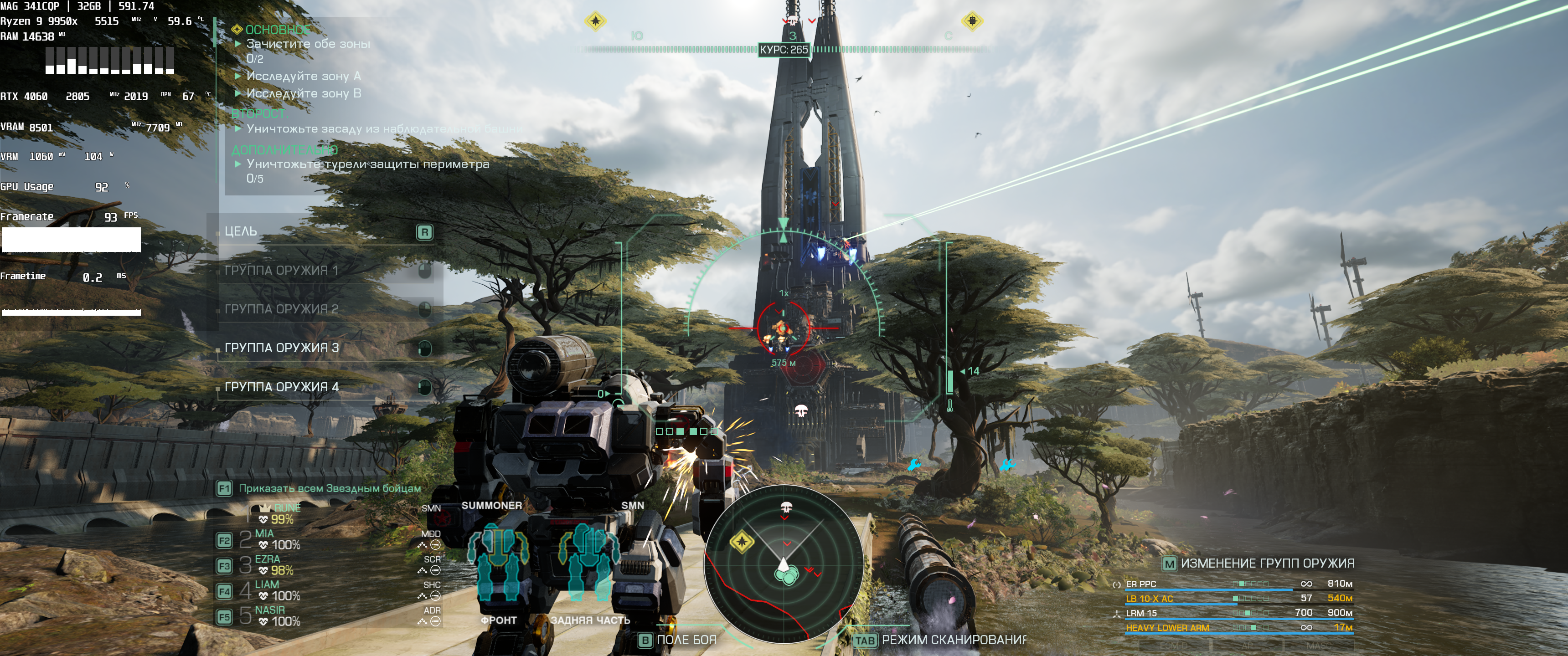Choose the ГРУППА ОРУЖИЯ 1 entry

click(x=281, y=270)
